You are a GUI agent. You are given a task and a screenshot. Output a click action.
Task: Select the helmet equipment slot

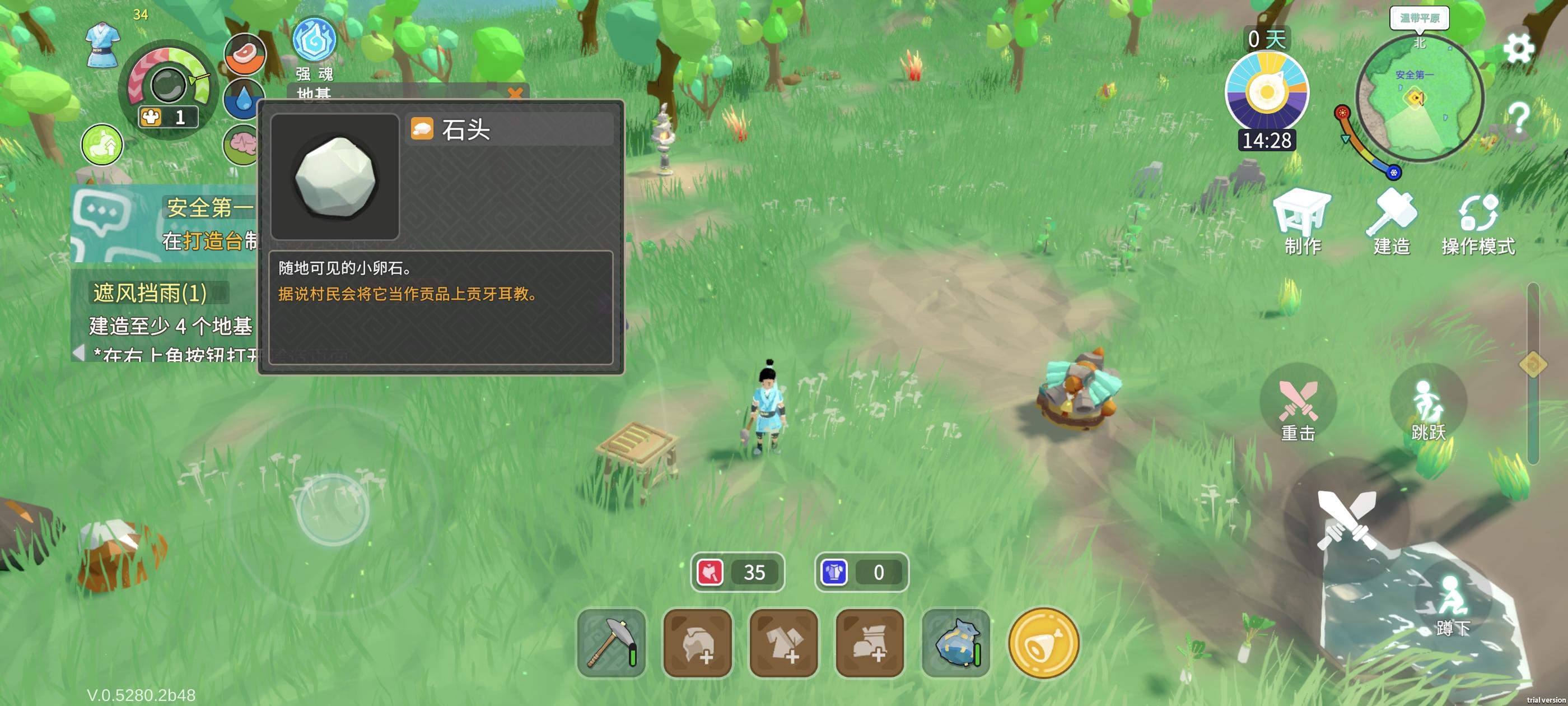[x=697, y=643]
